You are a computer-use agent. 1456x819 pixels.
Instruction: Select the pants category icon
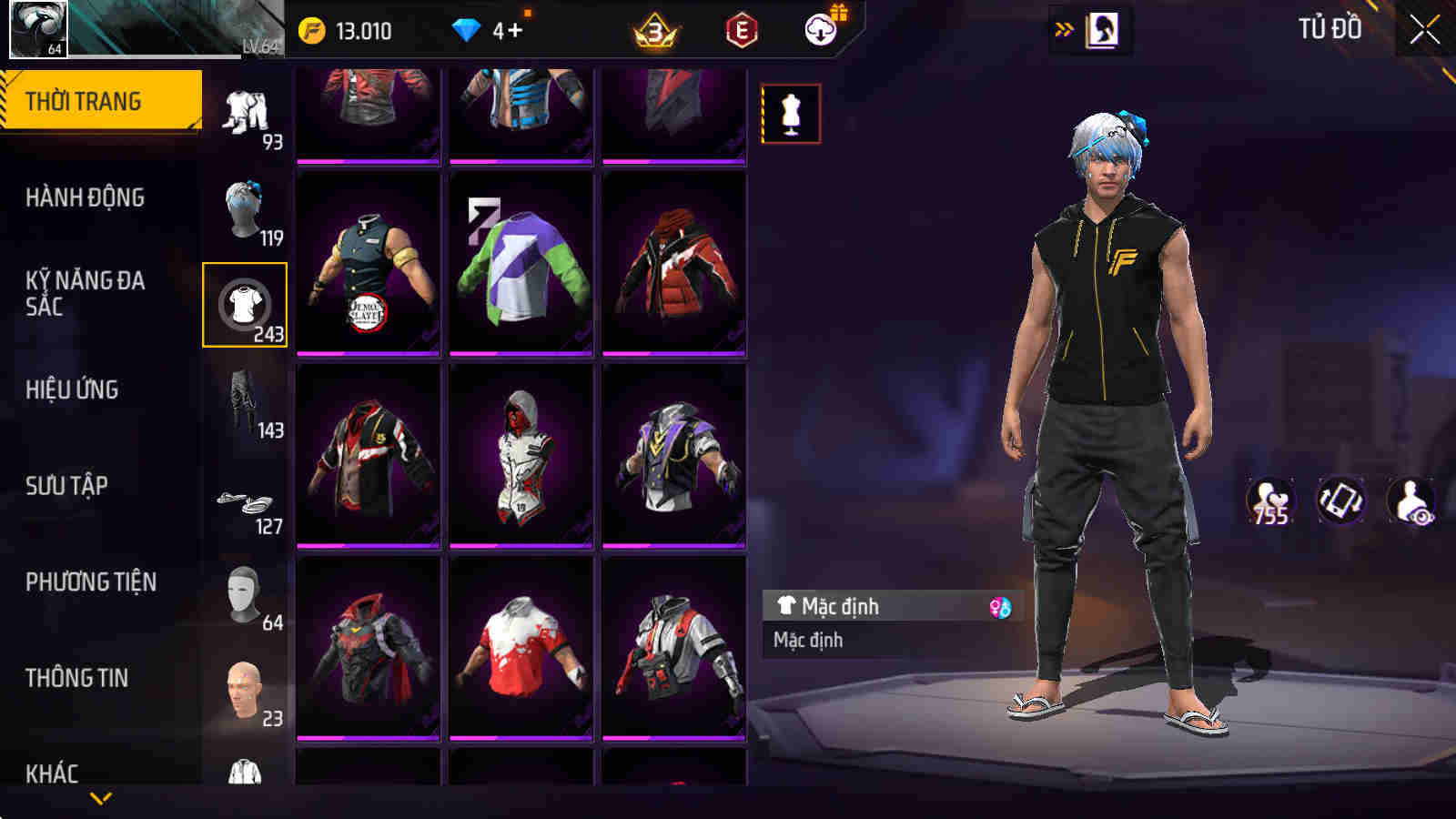pyautogui.click(x=246, y=114)
